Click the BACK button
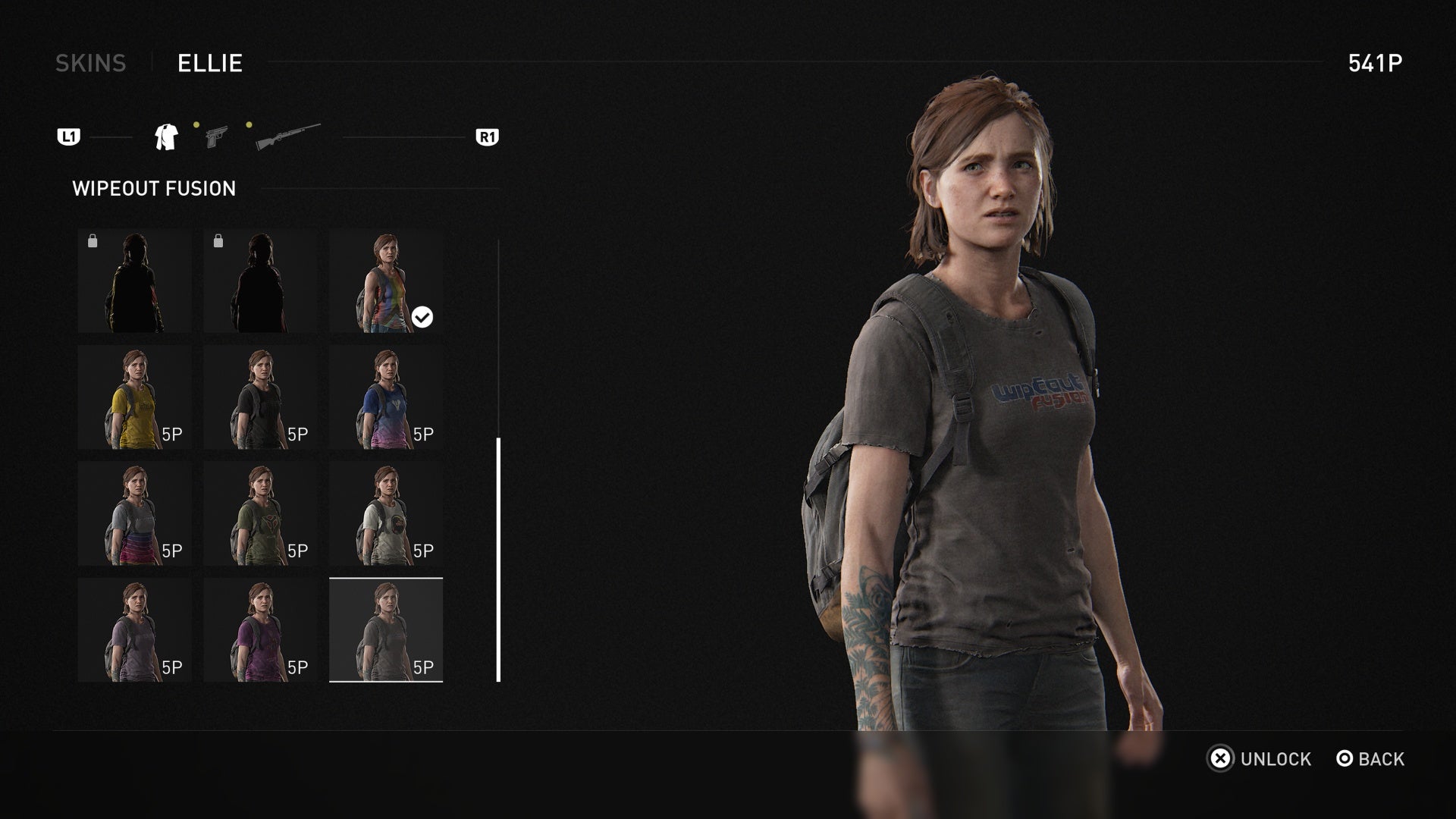 point(1382,759)
